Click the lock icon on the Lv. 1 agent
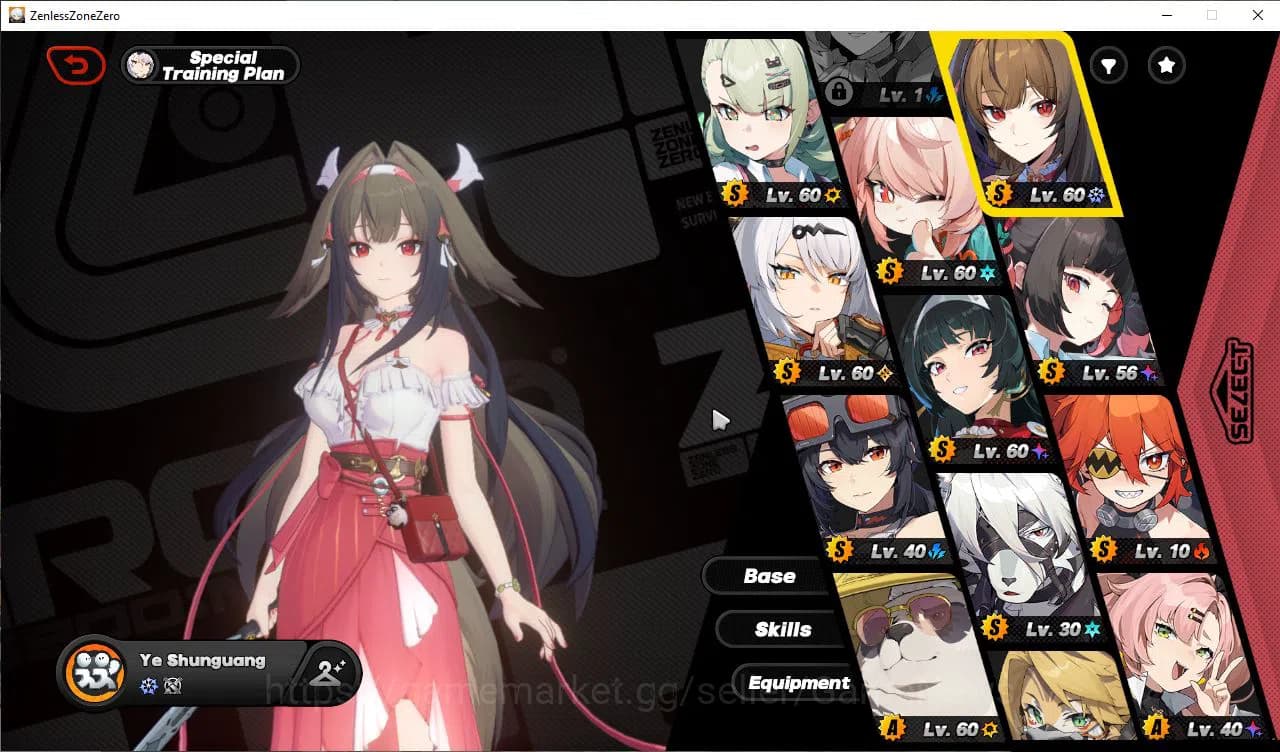This screenshot has height=752, width=1280. tap(840, 92)
